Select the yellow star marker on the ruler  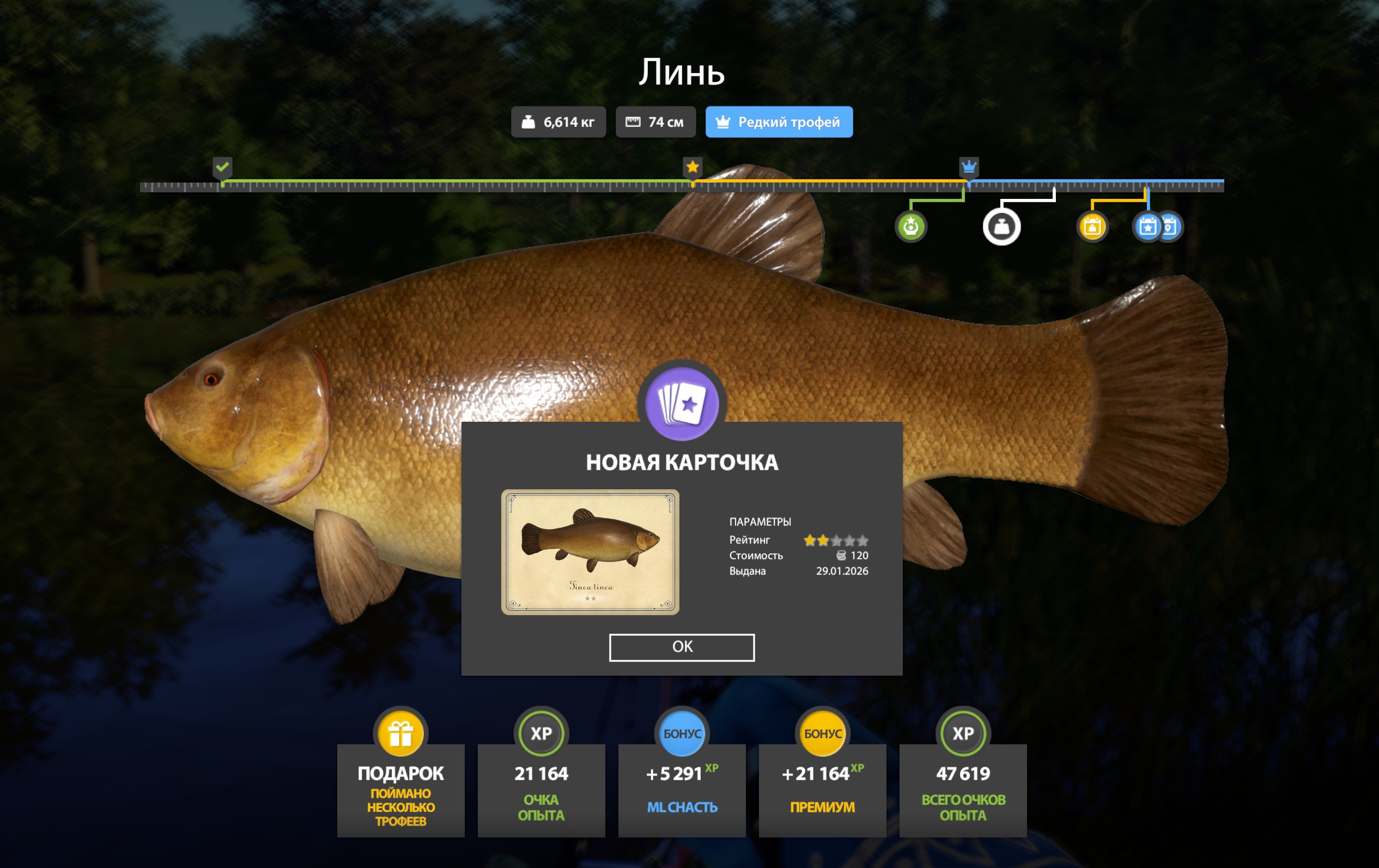click(x=694, y=168)
